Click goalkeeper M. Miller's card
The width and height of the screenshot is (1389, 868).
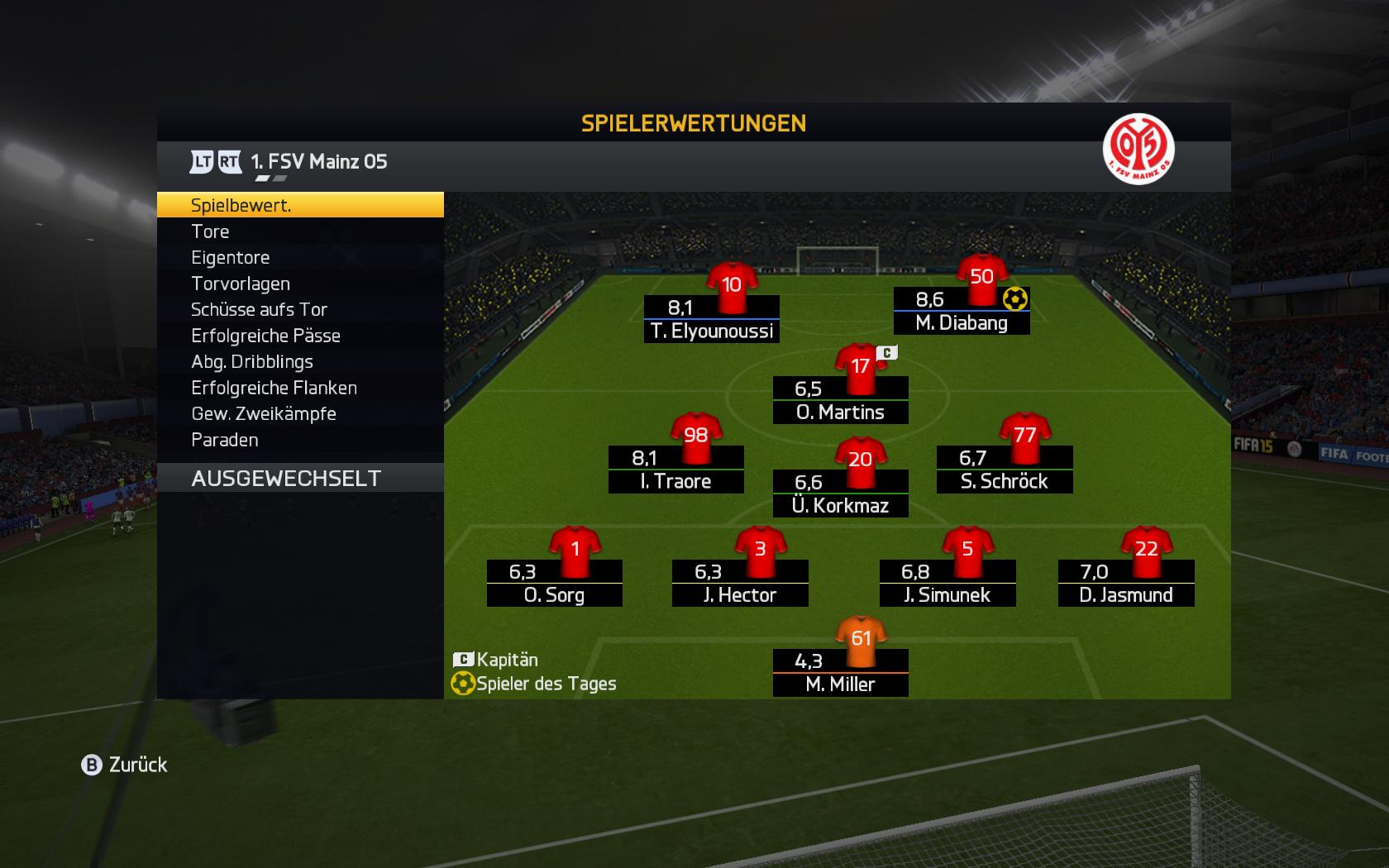tap(840, 672)
